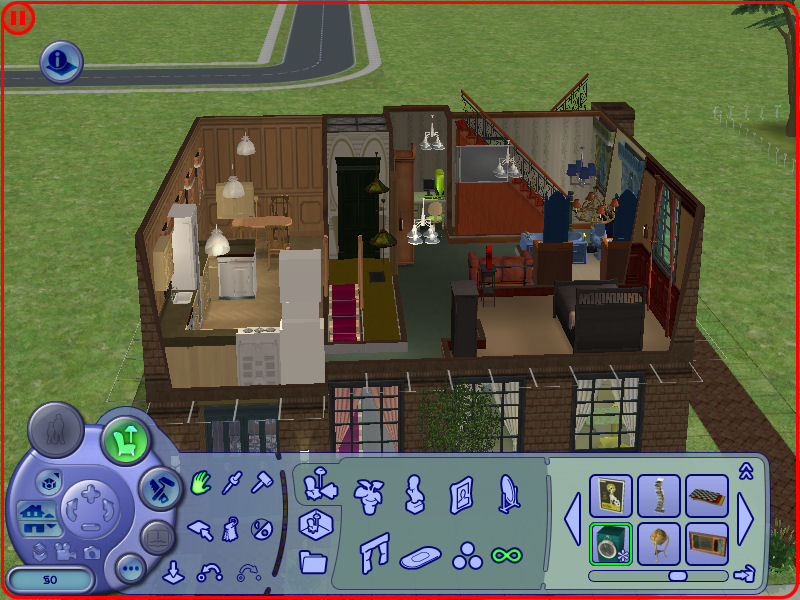Click the red pause indicator button
Viewport: 800px width, 600px height.
[x=18, y=17]
